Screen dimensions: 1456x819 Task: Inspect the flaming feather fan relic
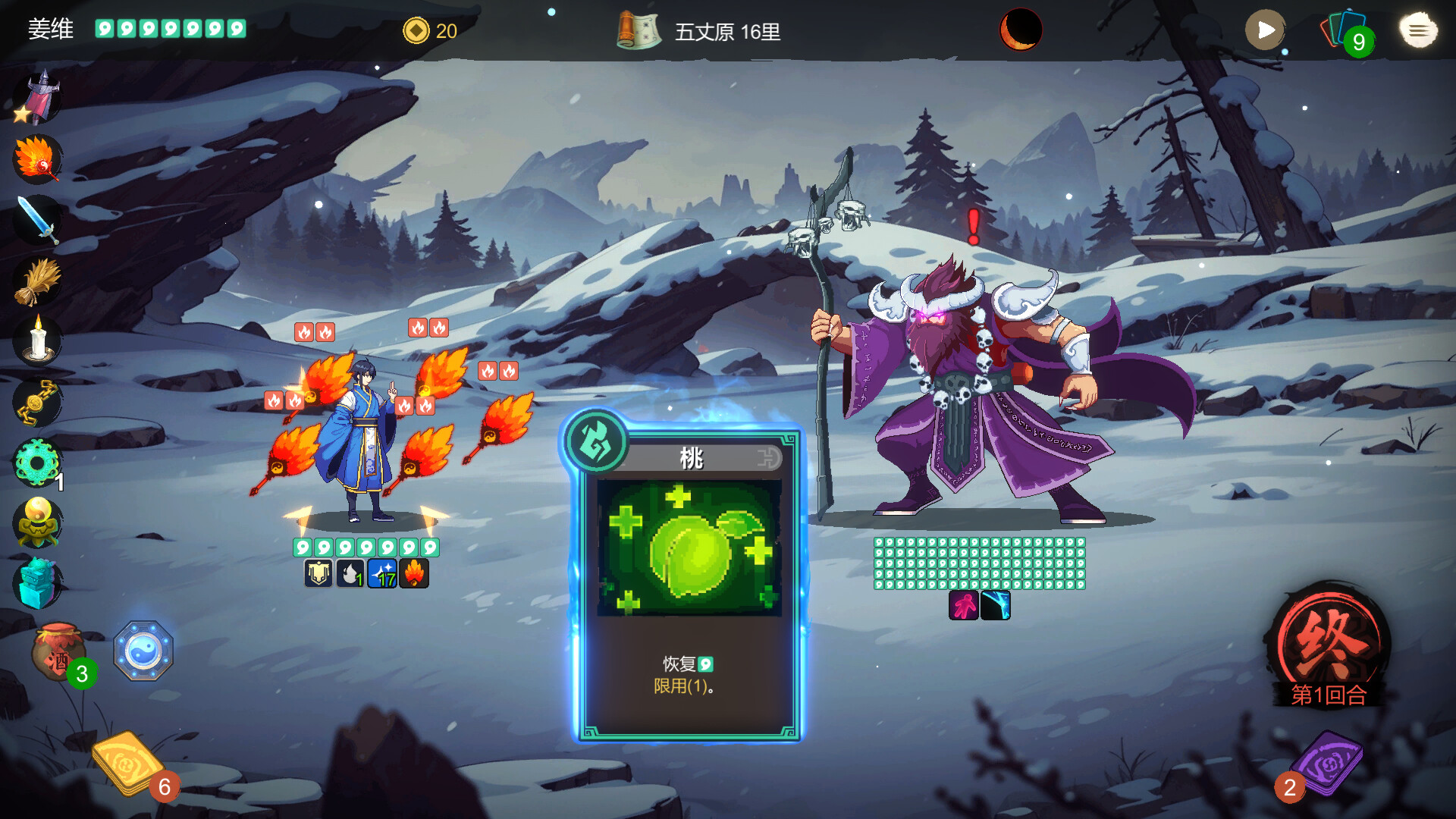pyautogui.click(x=36, y=159)
